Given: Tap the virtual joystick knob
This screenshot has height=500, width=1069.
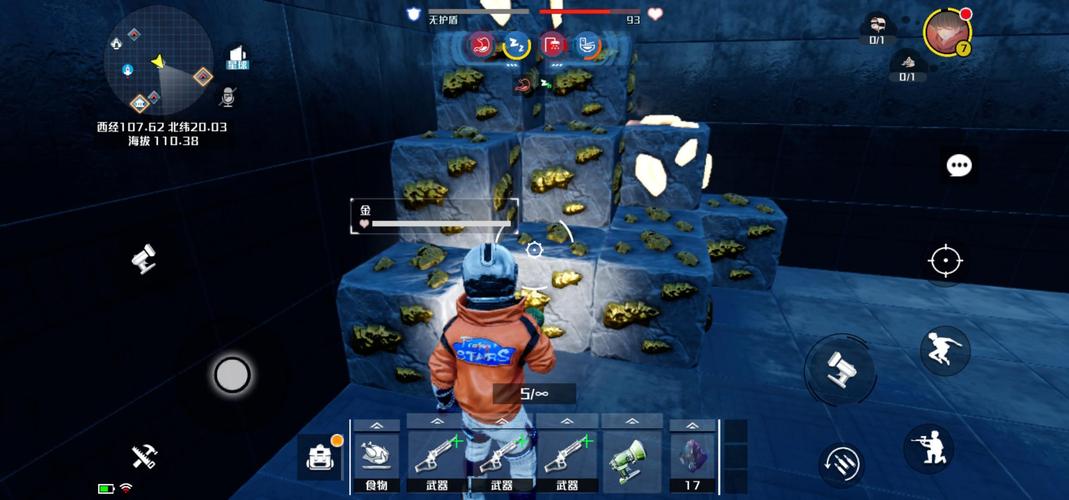Looking at the screenshot, I should [232, 375].
